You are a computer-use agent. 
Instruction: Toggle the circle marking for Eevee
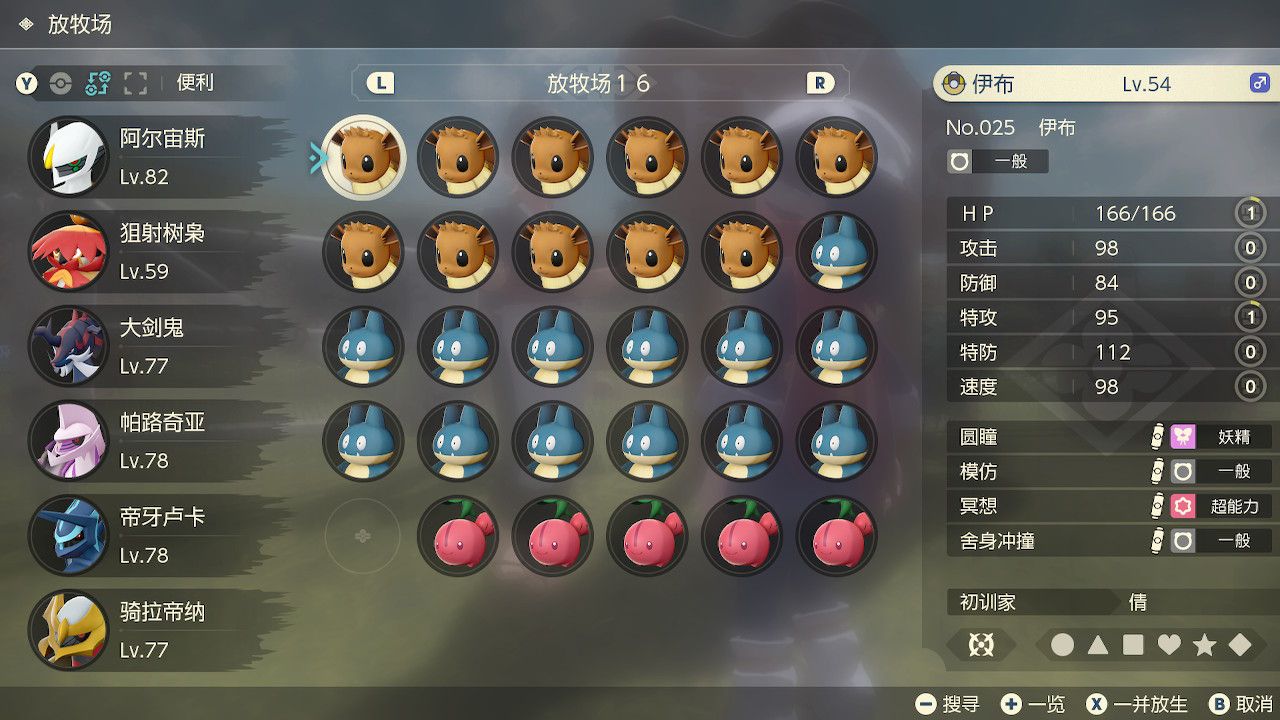(x=1062, y=642)
